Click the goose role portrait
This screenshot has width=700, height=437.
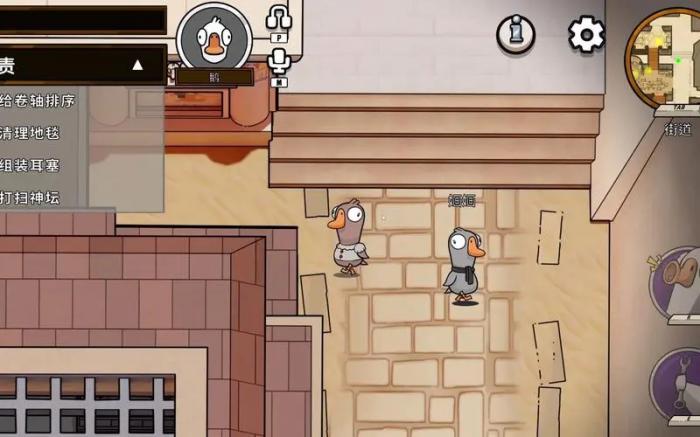point(213,38)
